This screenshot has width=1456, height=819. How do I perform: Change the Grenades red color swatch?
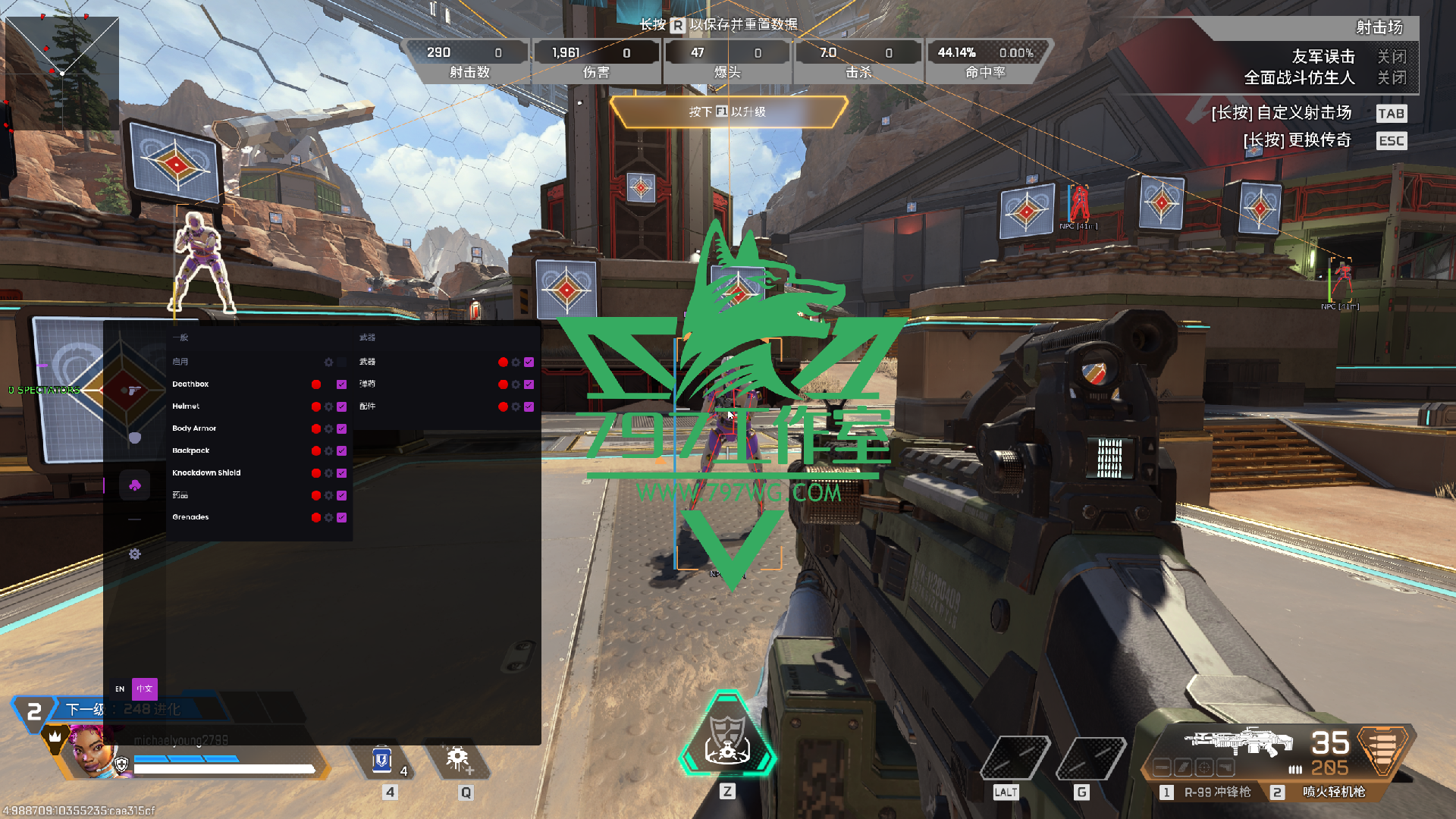(316, 518)
